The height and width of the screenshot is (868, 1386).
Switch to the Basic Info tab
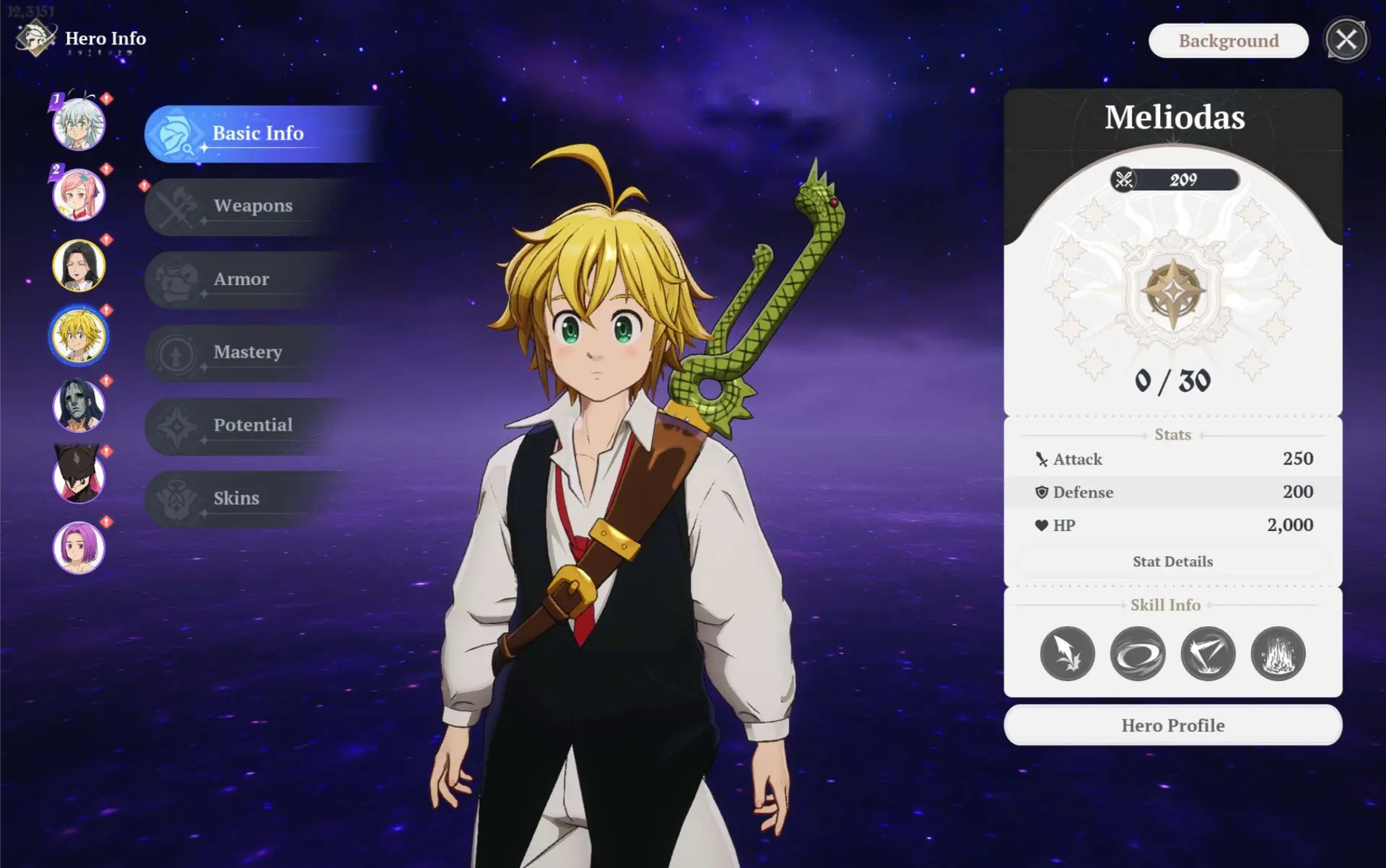point(257,134)
